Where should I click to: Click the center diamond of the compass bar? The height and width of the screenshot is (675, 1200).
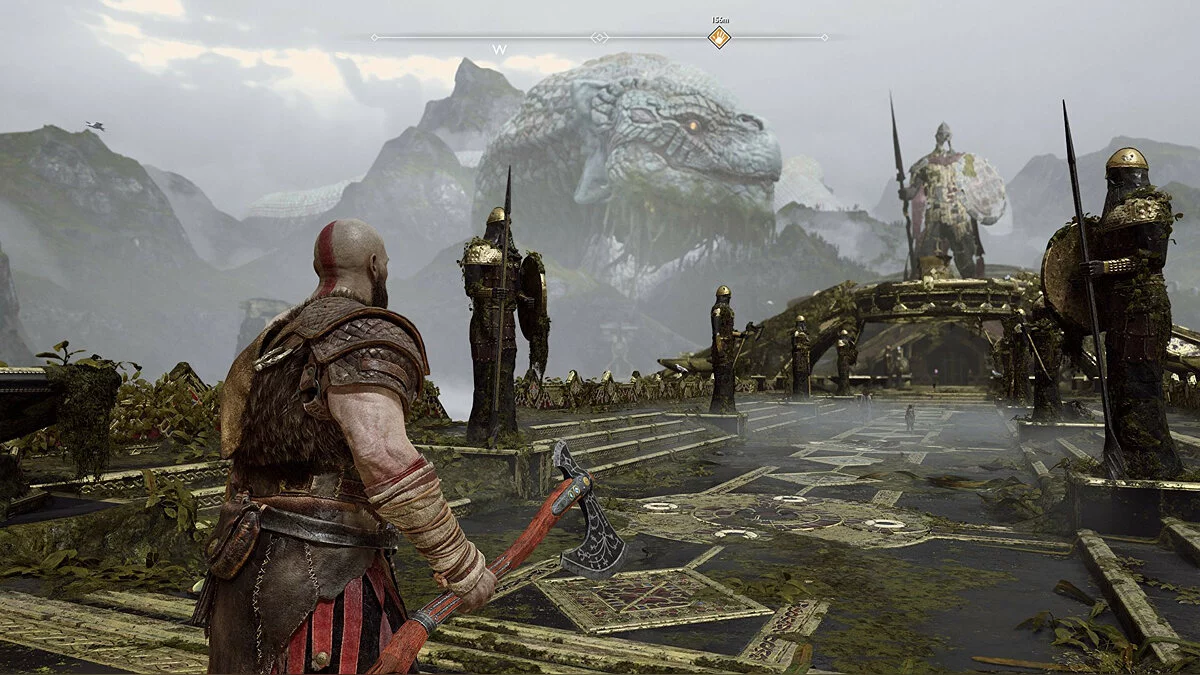pyautogui.click(x=599, y=37)
